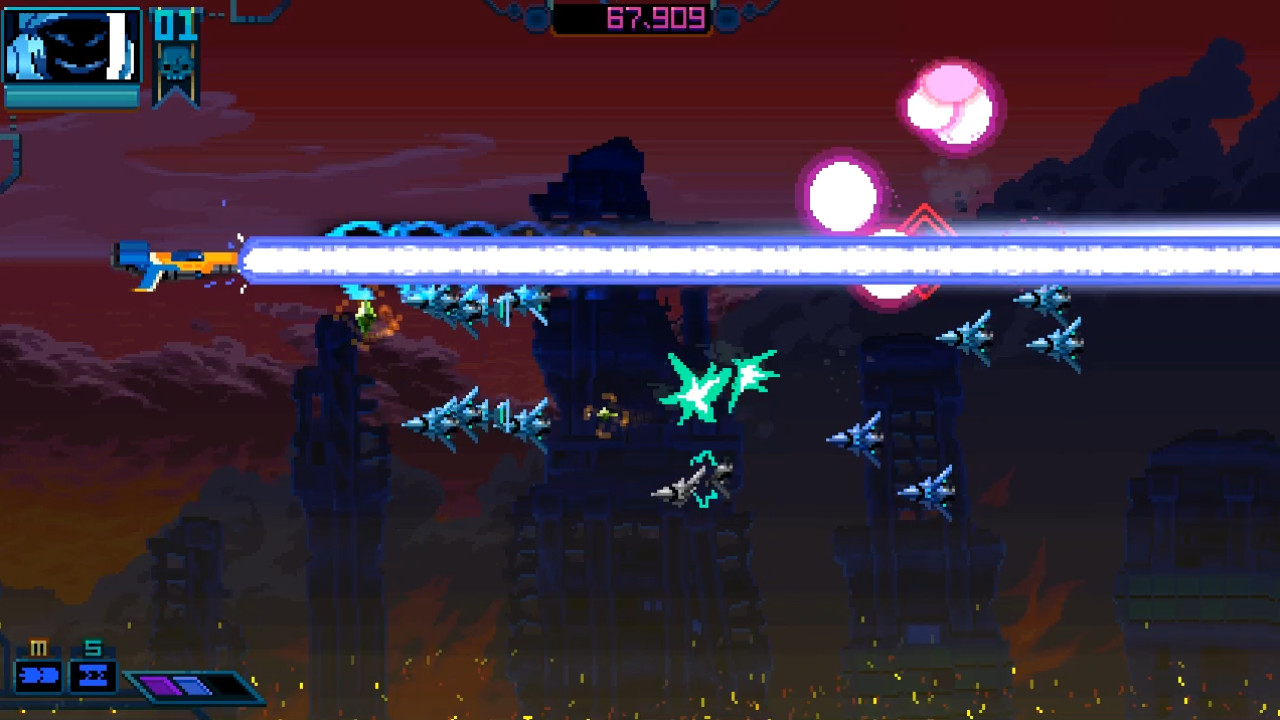The width and height of the screenshot is (1280, 720).
Task: Click the large green enemy fighter
Action: coord(715,385)
